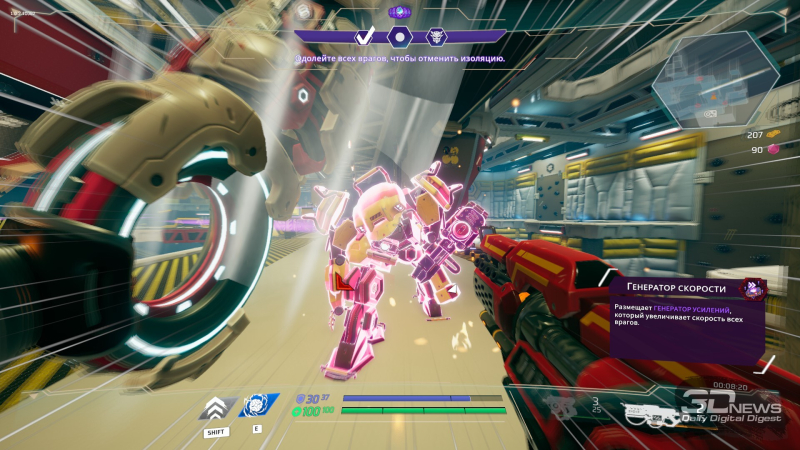
Task: Click the current stage circle marker
Action: (x=400, y=37)
